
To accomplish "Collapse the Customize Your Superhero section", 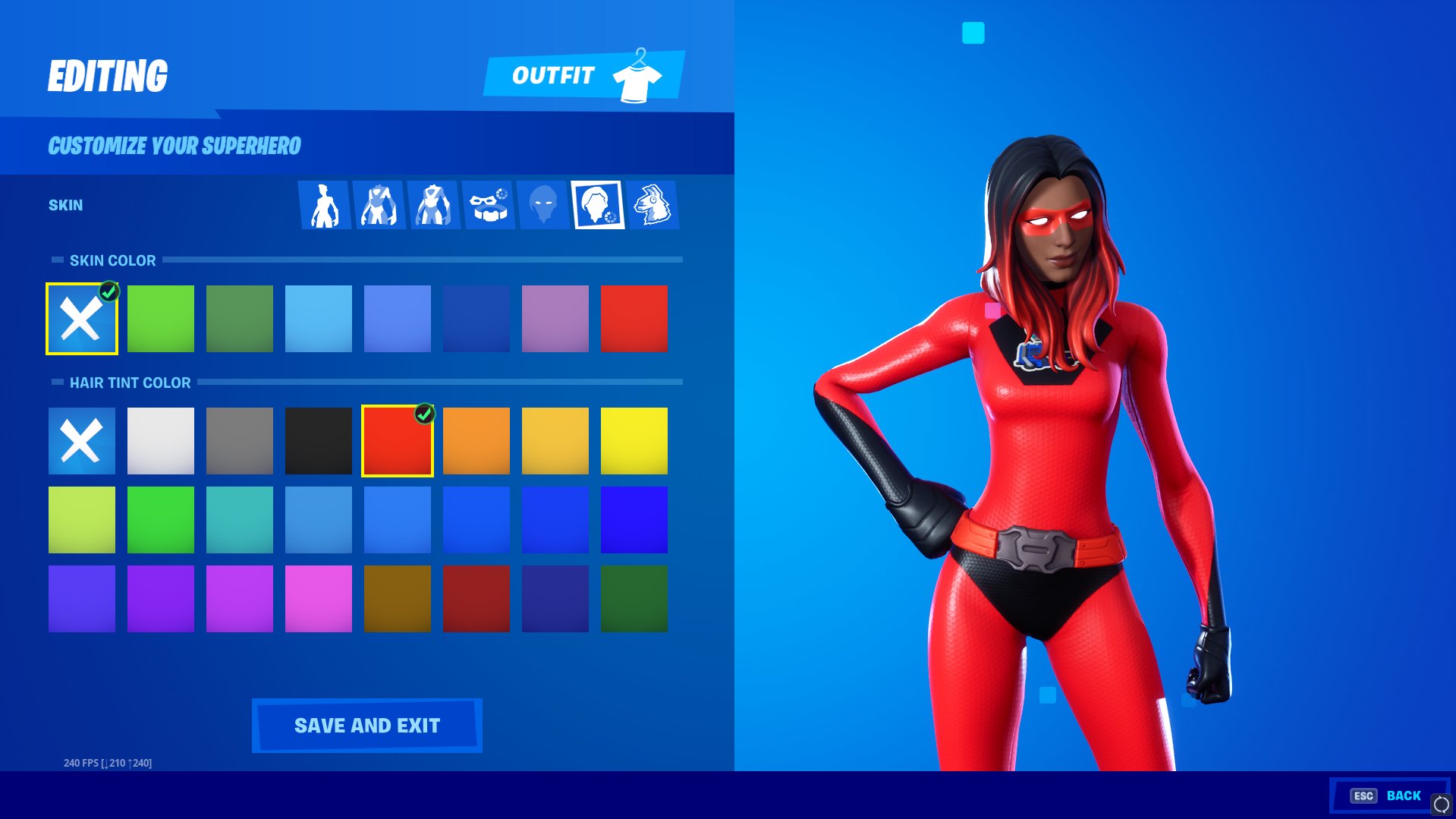I will tap(174, 145).
